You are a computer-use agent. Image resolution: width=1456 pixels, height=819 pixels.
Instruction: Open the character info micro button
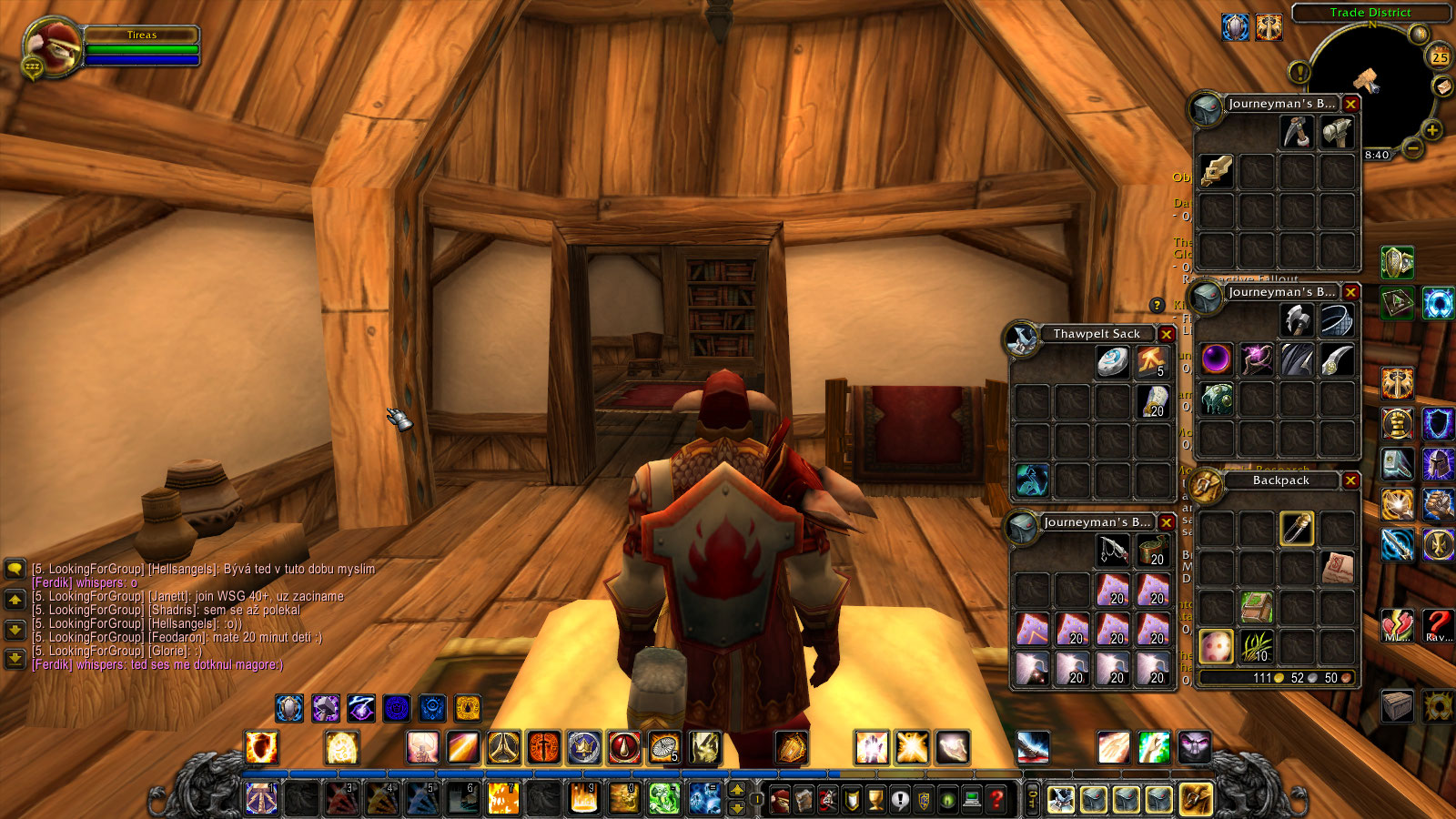[781, 799]
